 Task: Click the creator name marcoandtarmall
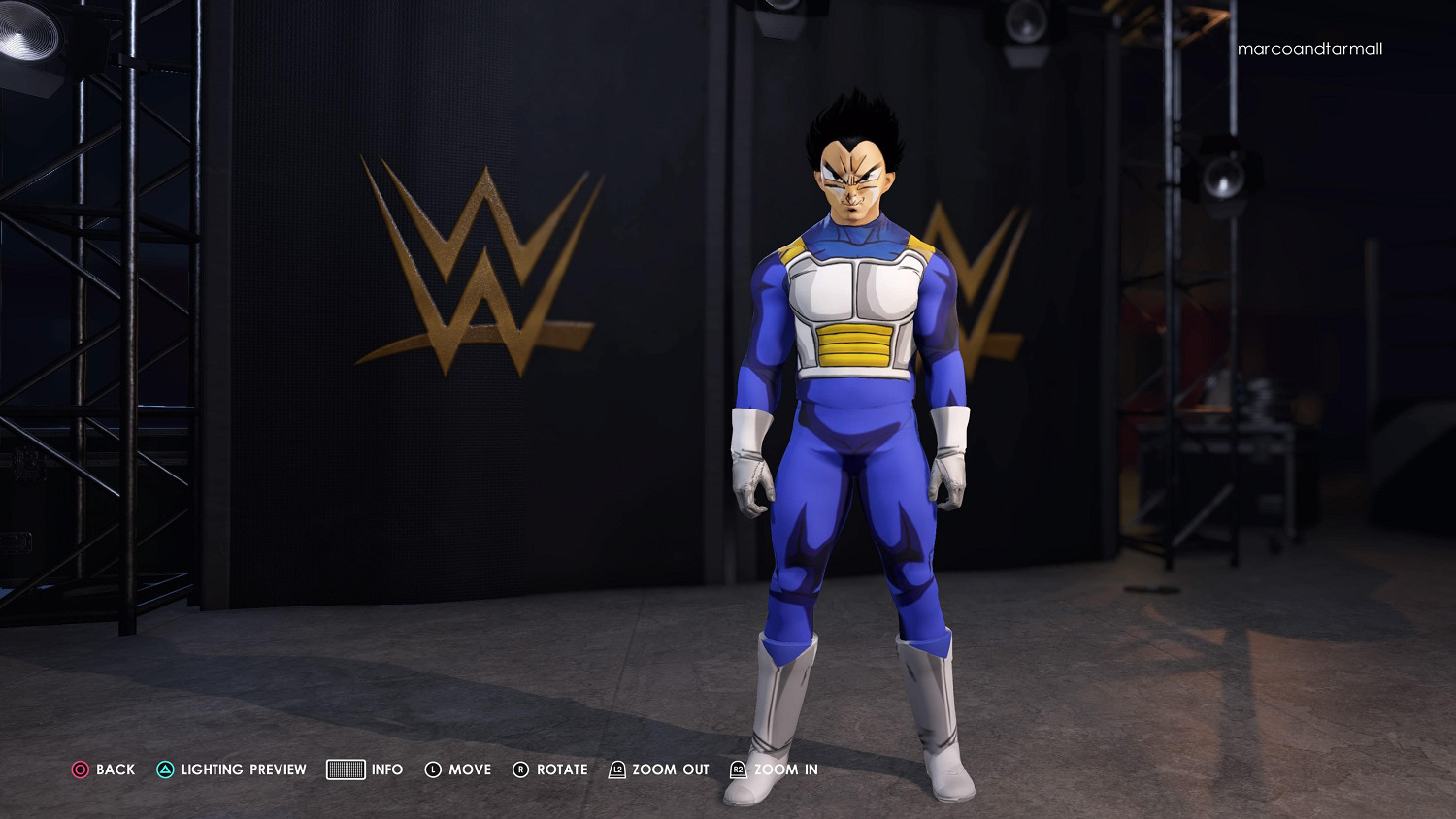(1310, 49)
